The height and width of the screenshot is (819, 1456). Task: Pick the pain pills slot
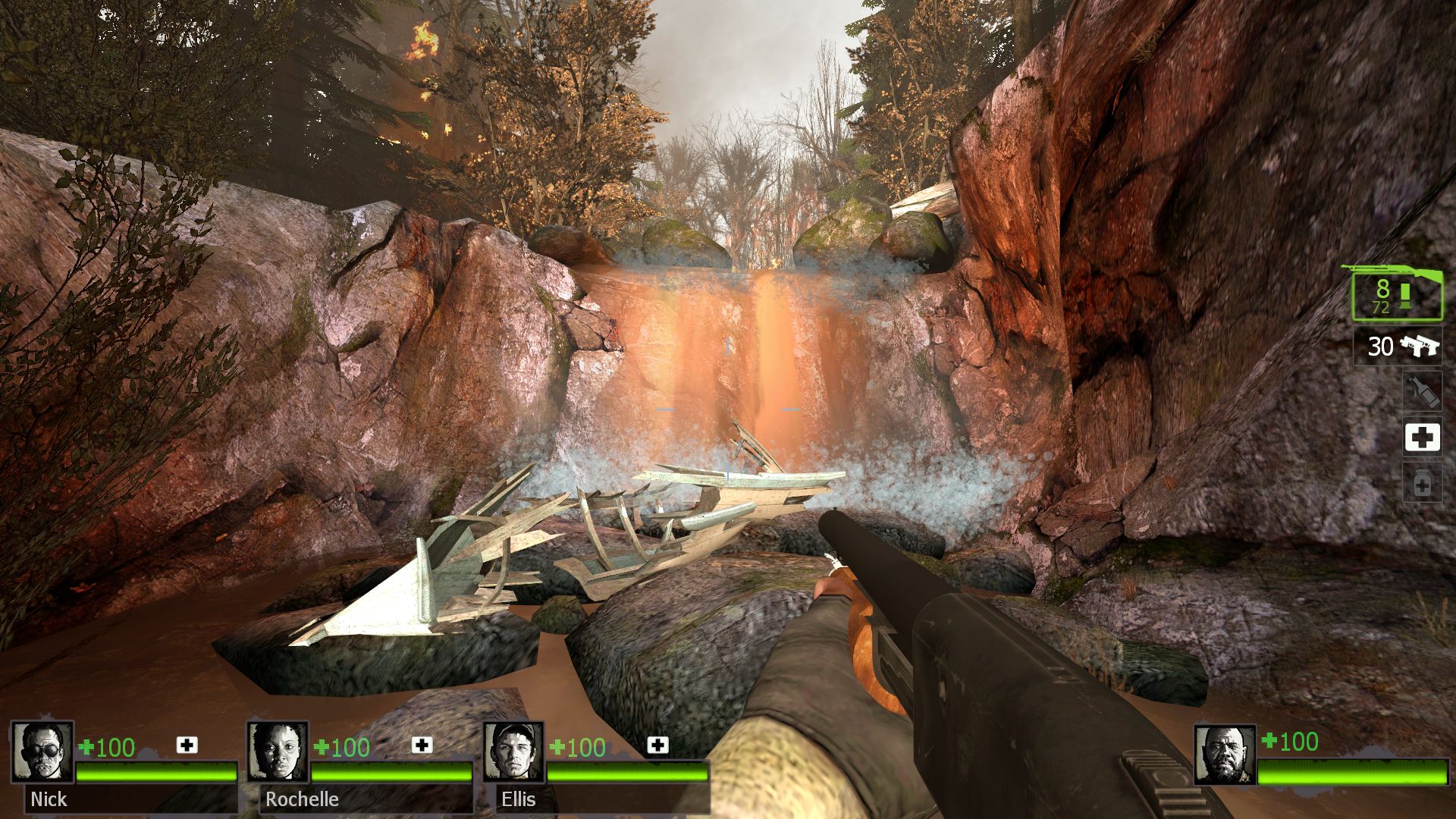(1422, 483)
